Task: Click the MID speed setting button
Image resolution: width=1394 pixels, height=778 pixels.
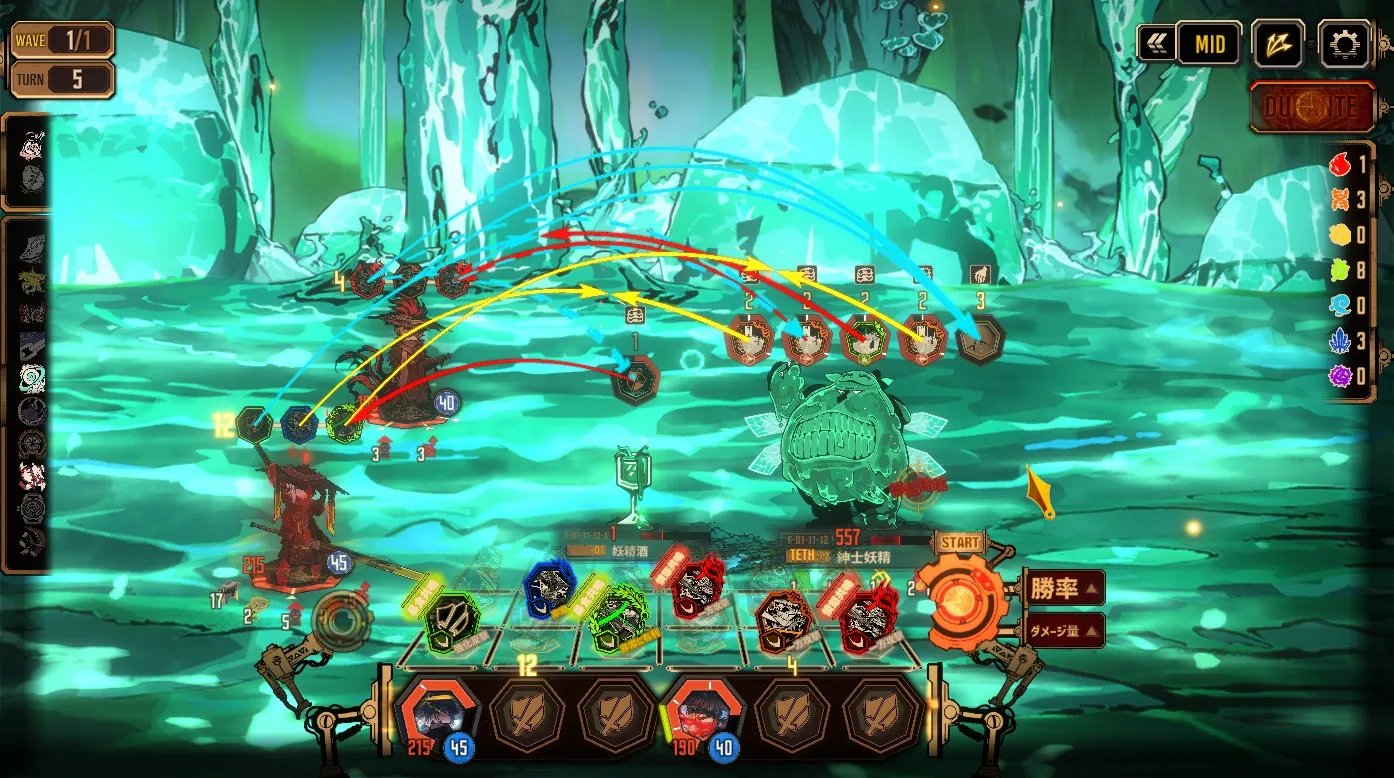Action: (x=1208, y=44)
